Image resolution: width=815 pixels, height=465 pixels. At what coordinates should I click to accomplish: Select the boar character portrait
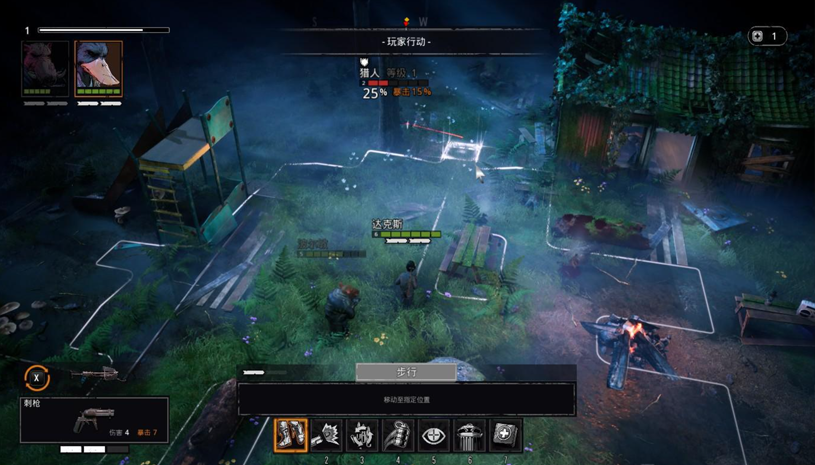pos(46,67)
